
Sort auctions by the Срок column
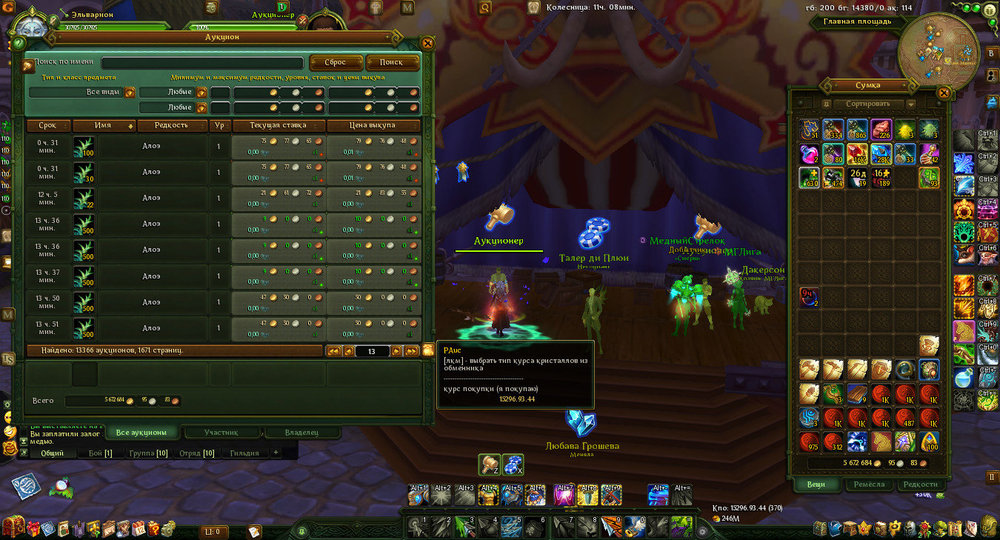click(x=48, y=126)
